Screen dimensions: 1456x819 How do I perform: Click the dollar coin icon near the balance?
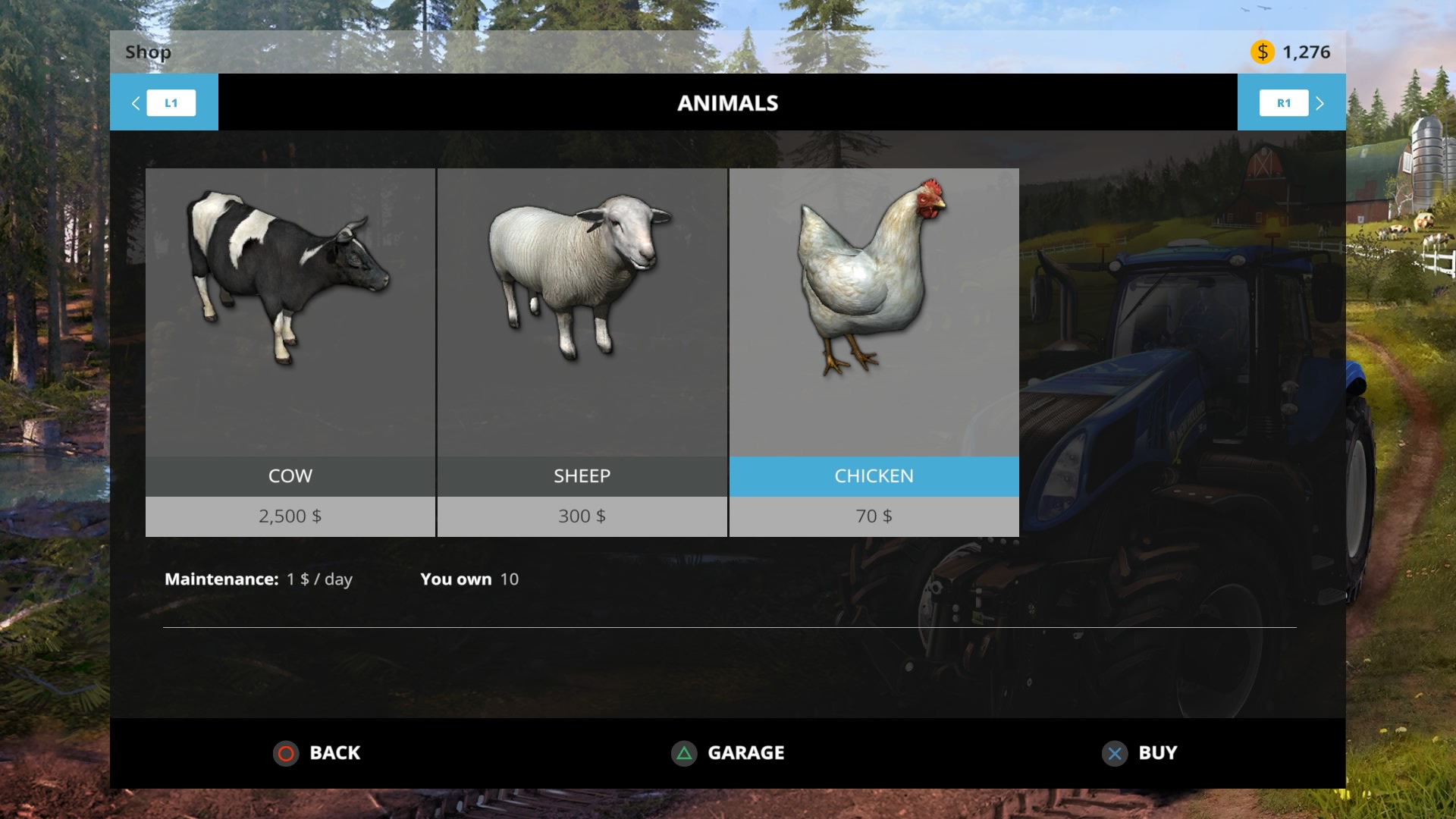[1261, 52]
